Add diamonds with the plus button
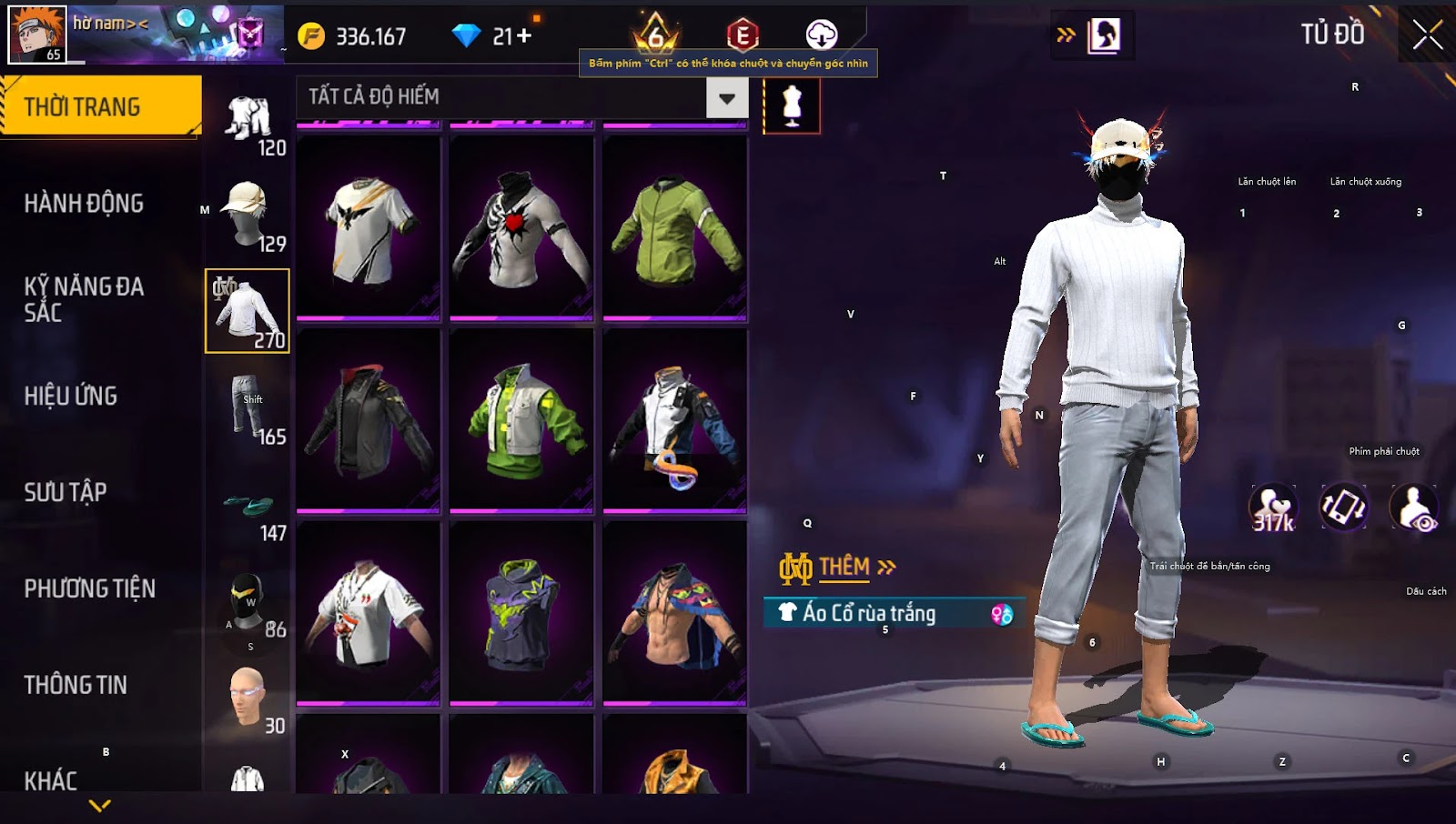The height and width of the screenshot is (824, 1456). coord(523,36)
